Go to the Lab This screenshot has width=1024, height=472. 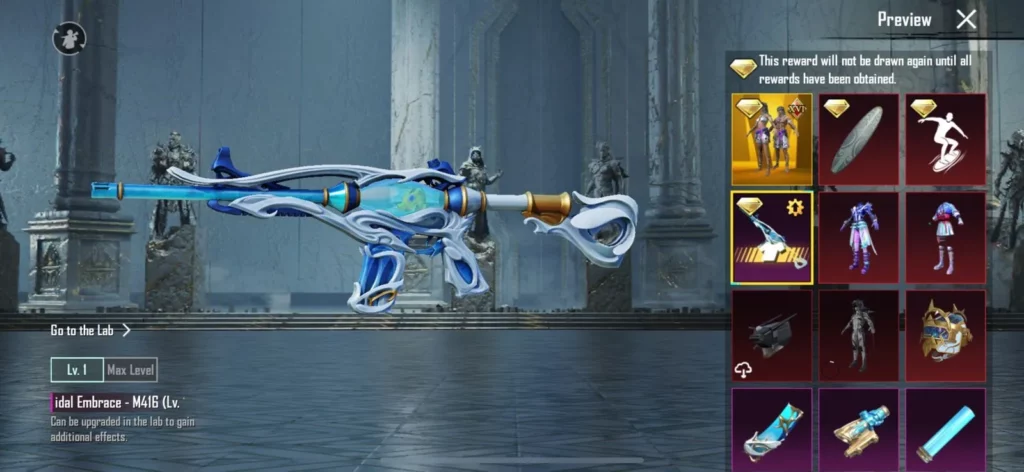[90, 329]
